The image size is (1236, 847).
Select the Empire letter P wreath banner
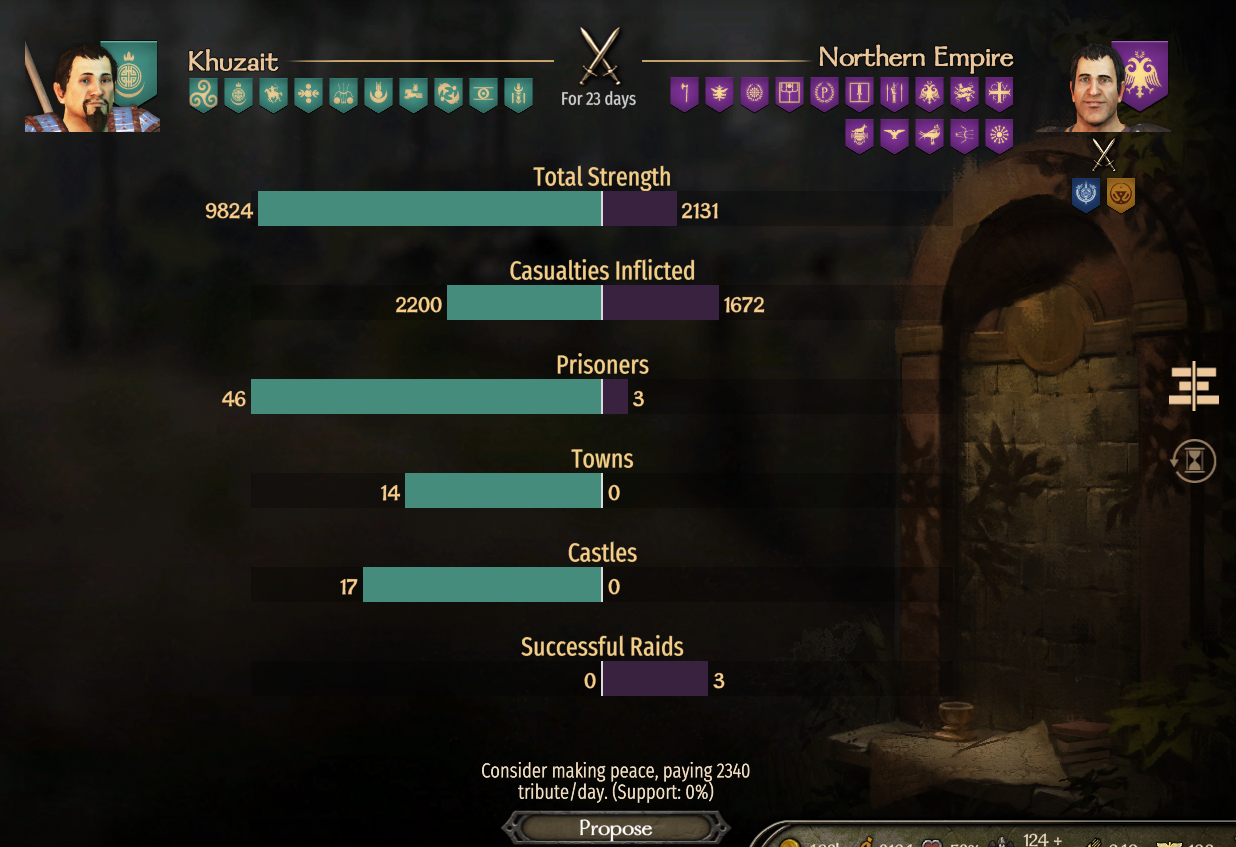[825, 94]
